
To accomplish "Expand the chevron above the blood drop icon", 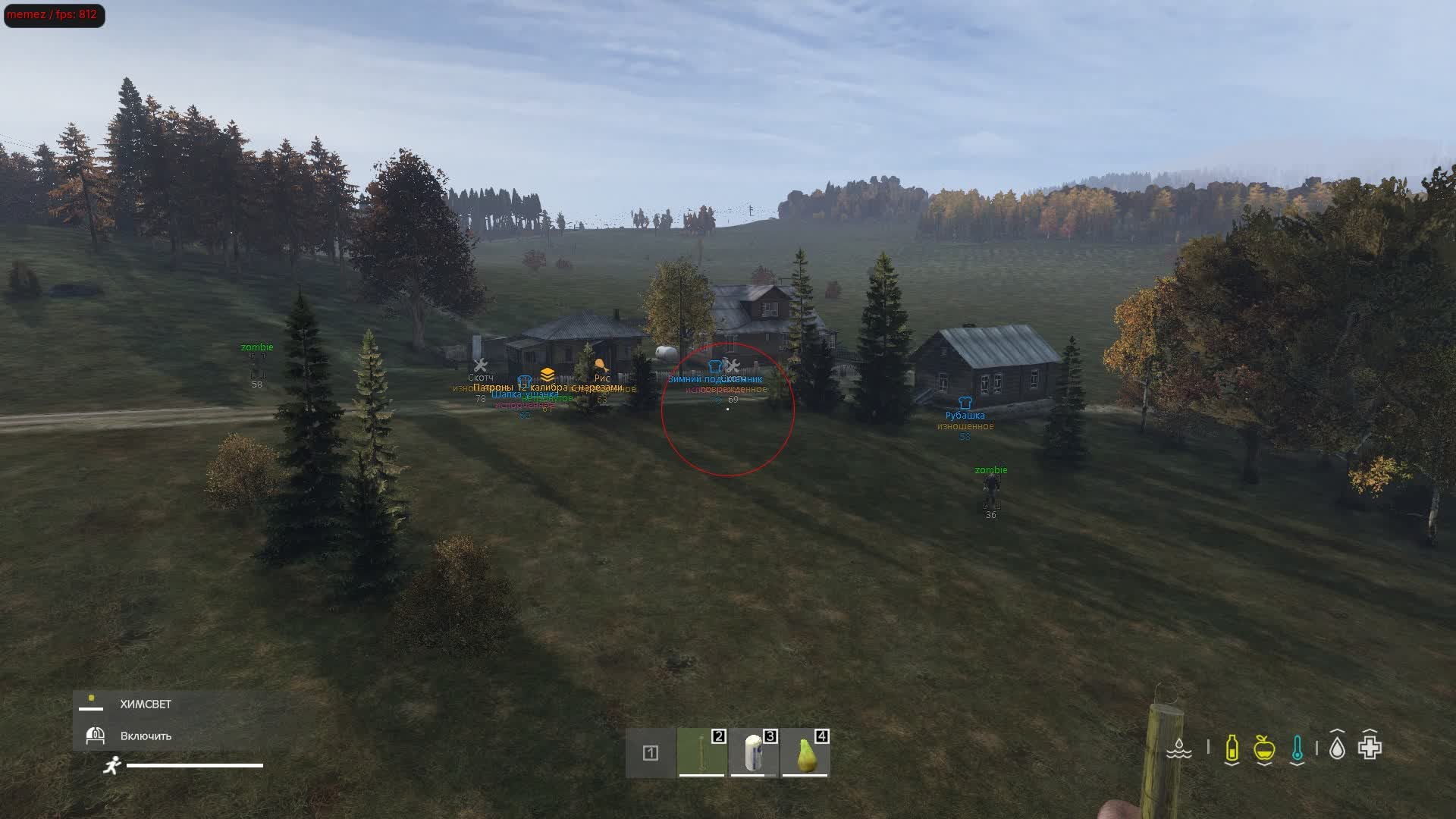I will pos(1337,730).
